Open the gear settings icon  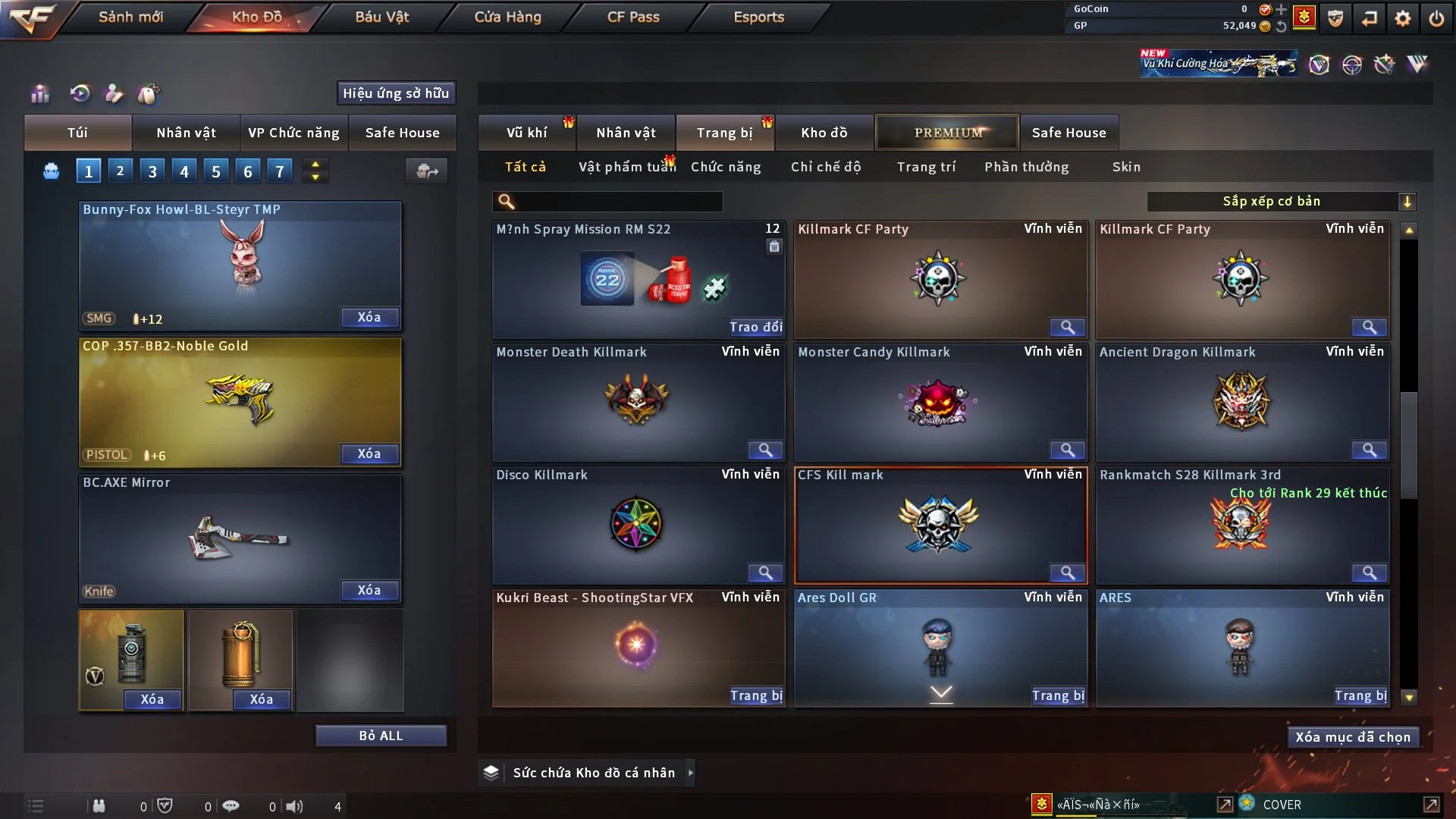click(1403, 18)
